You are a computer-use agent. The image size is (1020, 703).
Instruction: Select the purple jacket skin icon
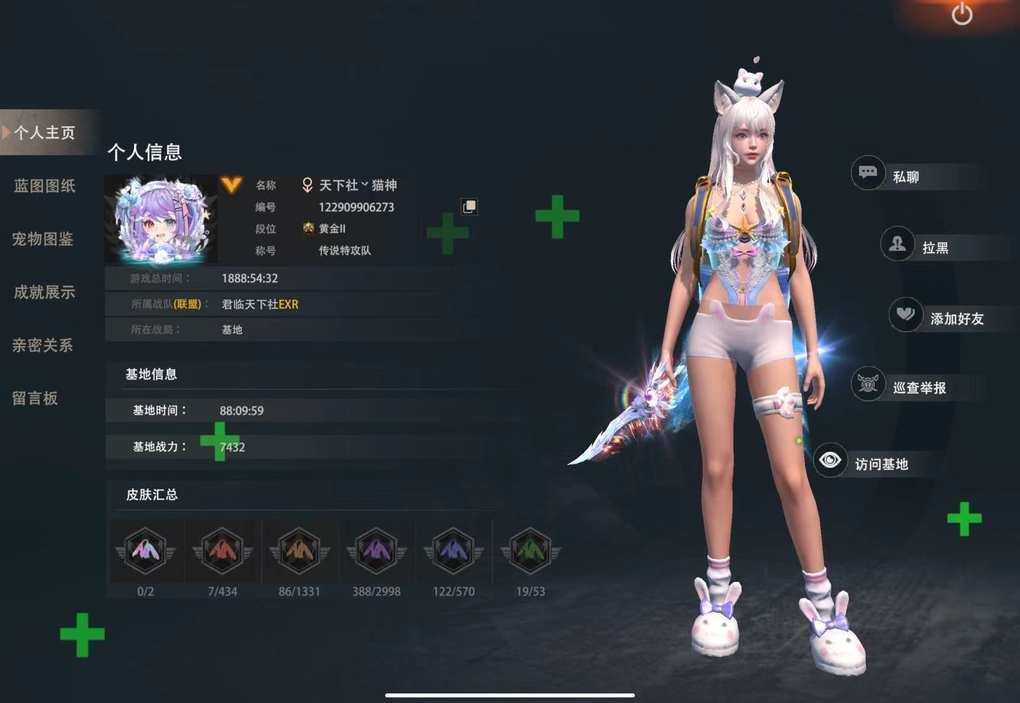click(376, 549)
